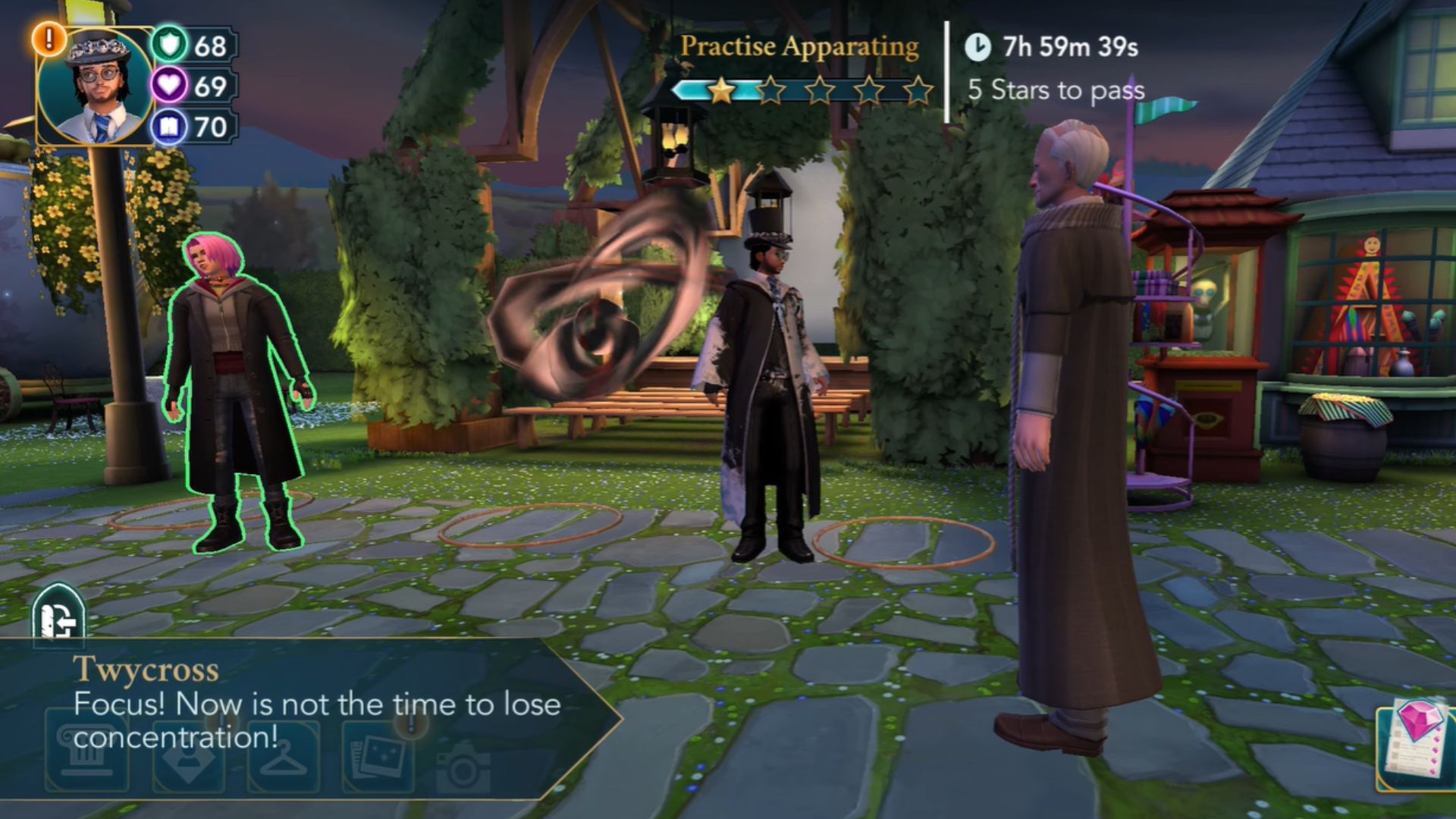Select the green-outlined pink-haired character
This screenshot has height=819, width=1456.
coord(236,394)
